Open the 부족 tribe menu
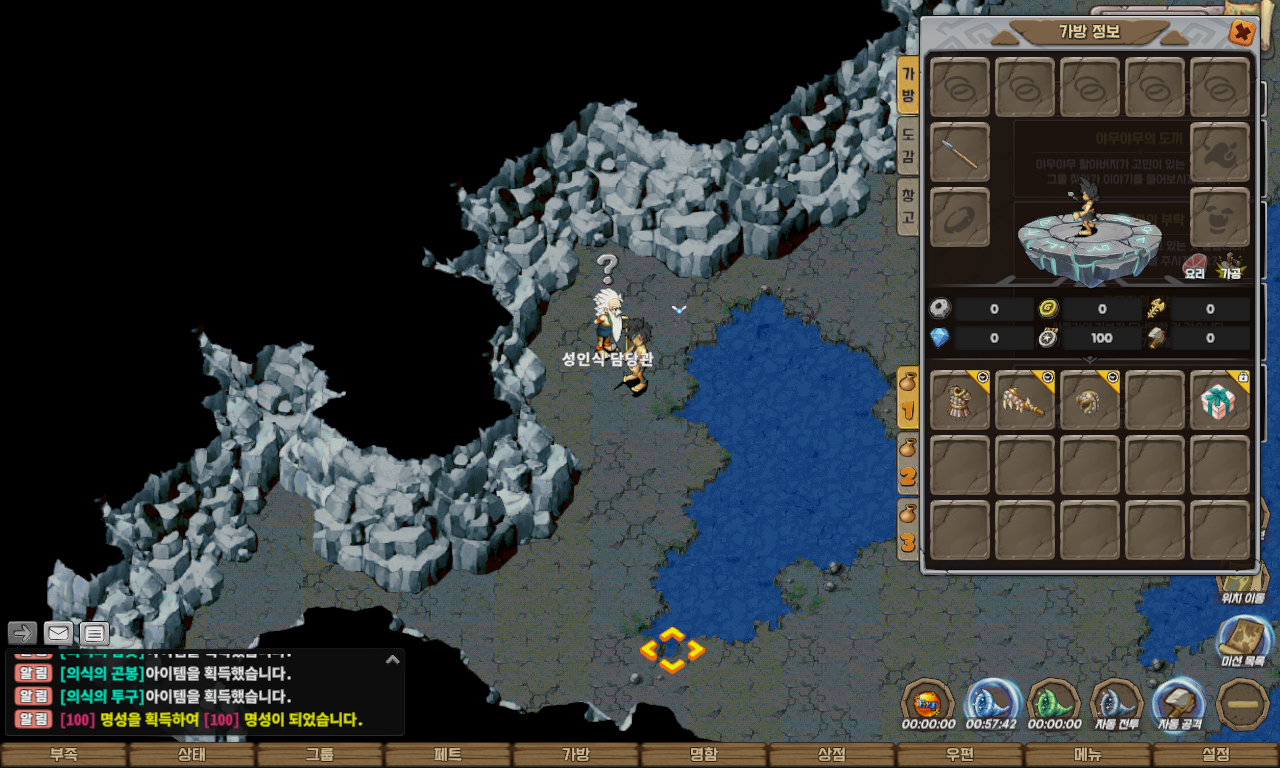The width and height of the screenshot is (1280, 768). coord(64,755)
